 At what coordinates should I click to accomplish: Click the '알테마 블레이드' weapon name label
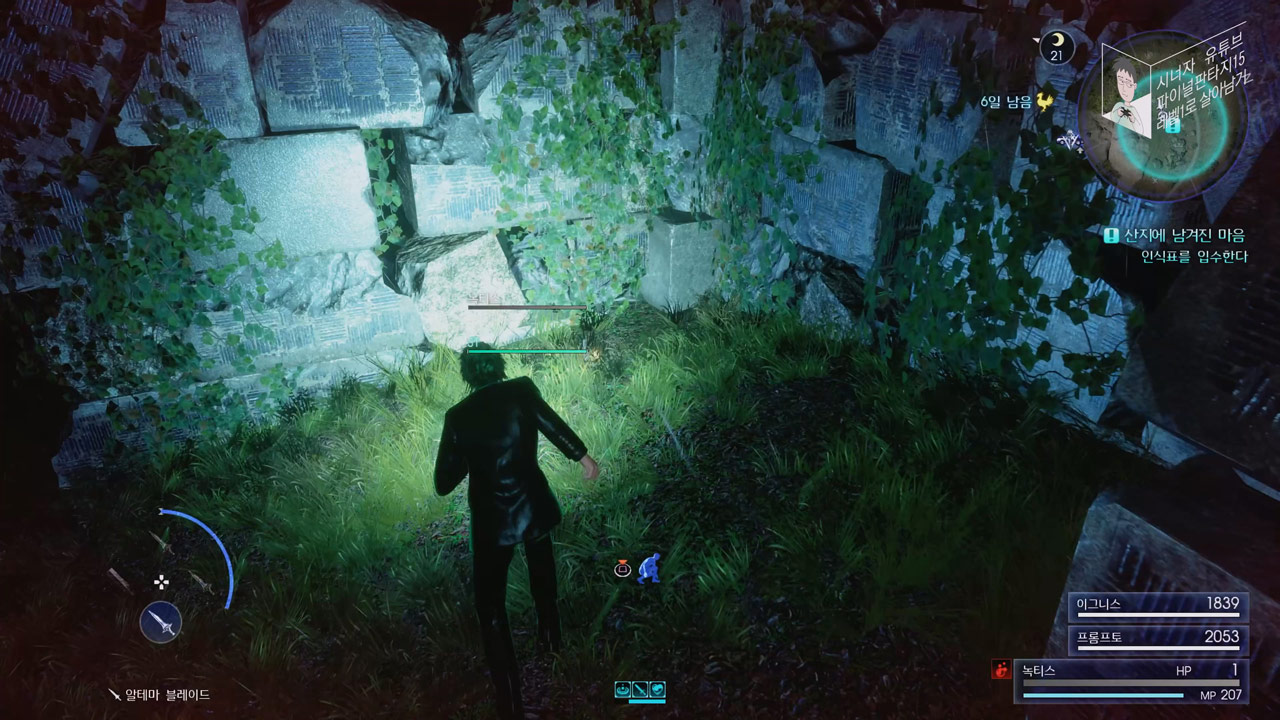tap(166, 694)
